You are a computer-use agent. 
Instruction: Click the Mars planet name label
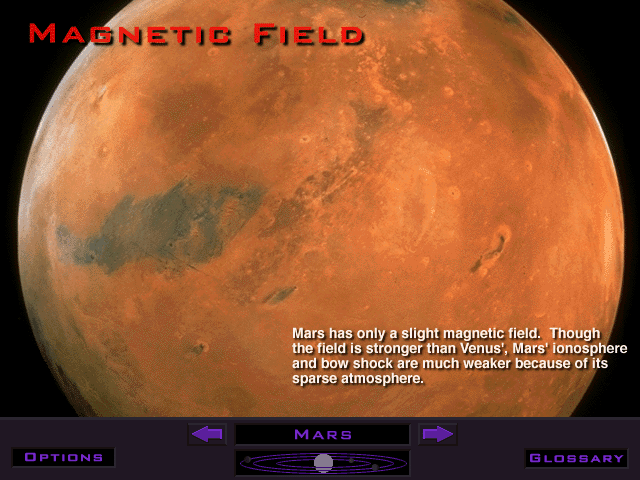coord(322,434)
